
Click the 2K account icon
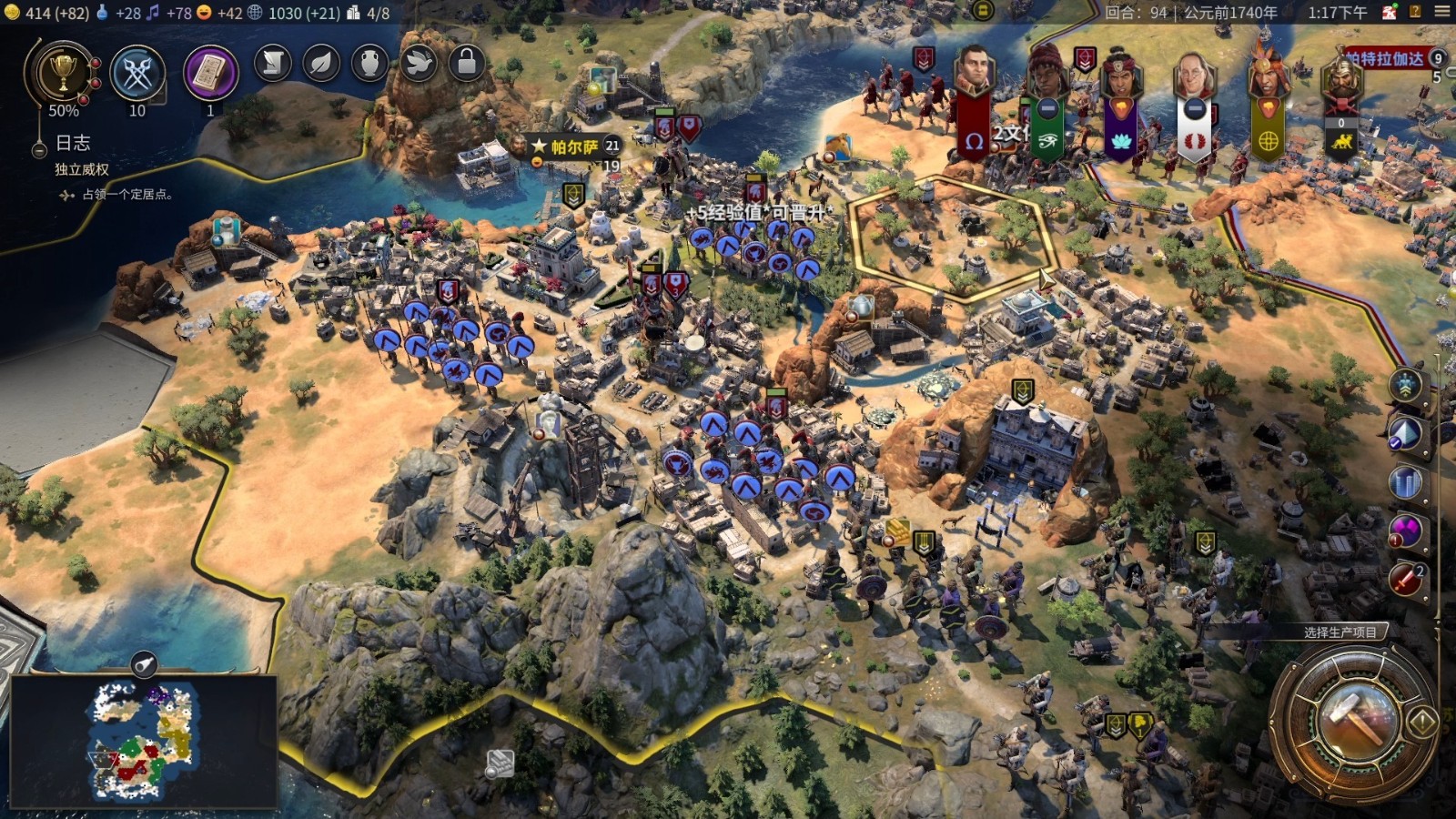click(1390, 12)
